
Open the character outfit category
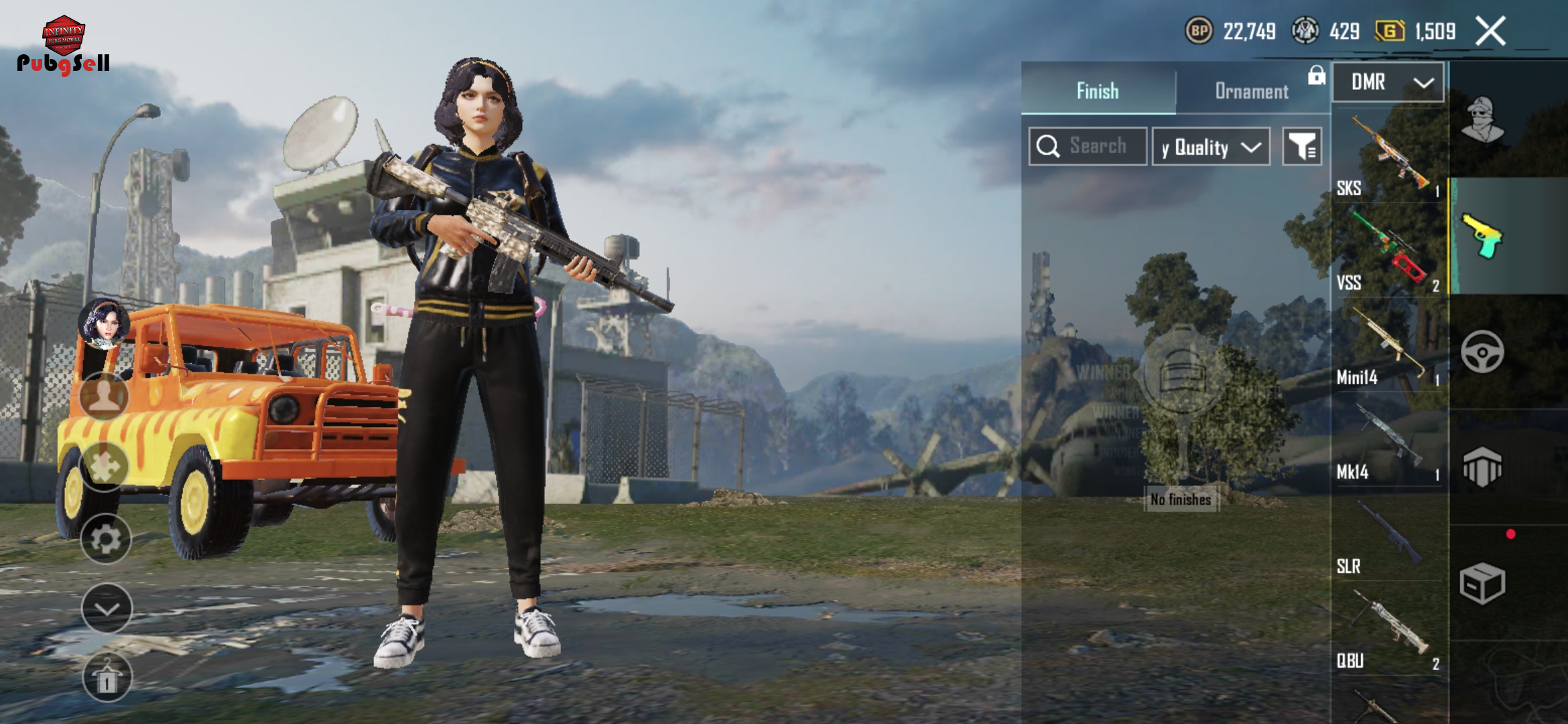(1483, 119)
